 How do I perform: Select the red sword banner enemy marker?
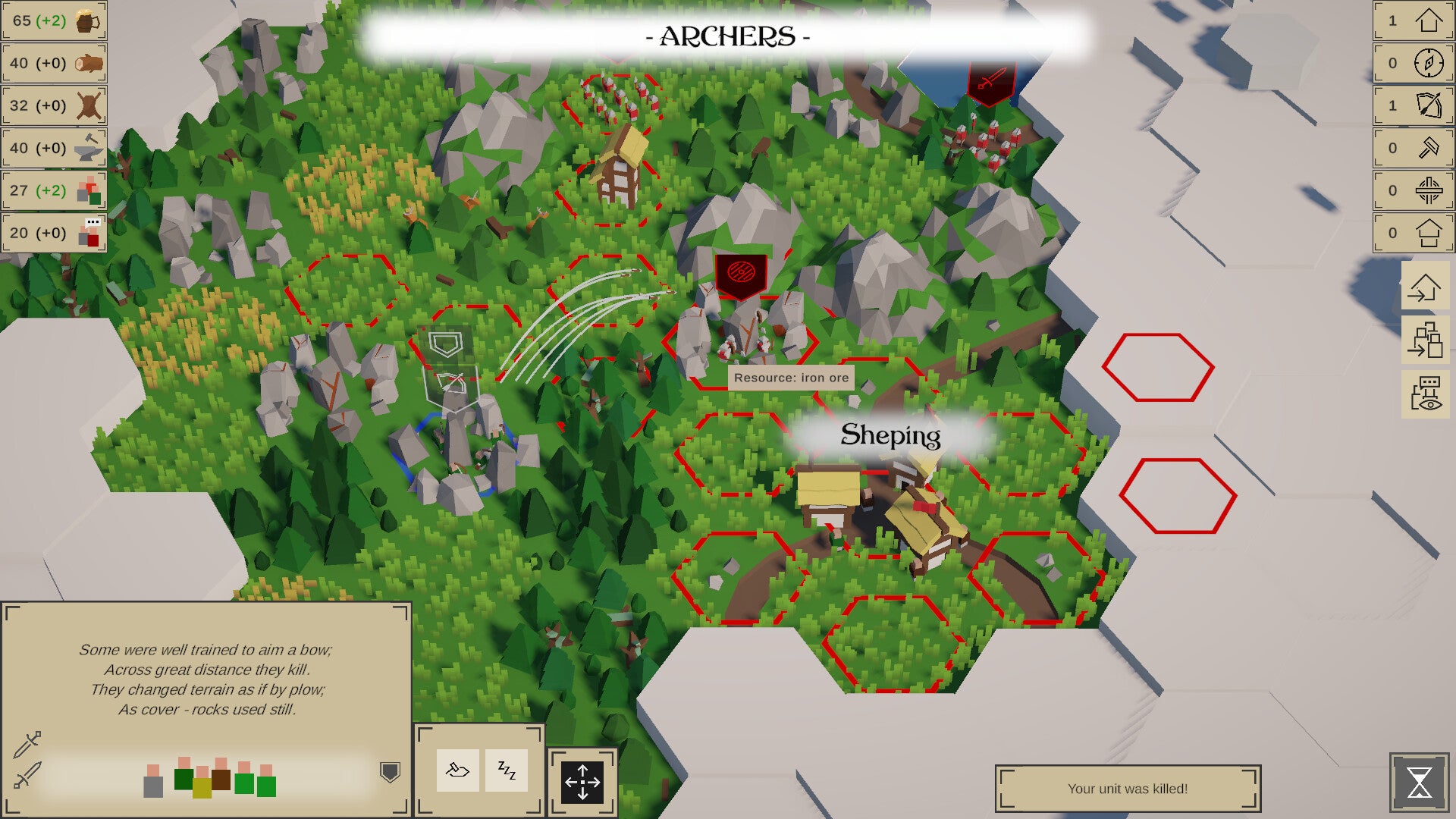point(991,80)
